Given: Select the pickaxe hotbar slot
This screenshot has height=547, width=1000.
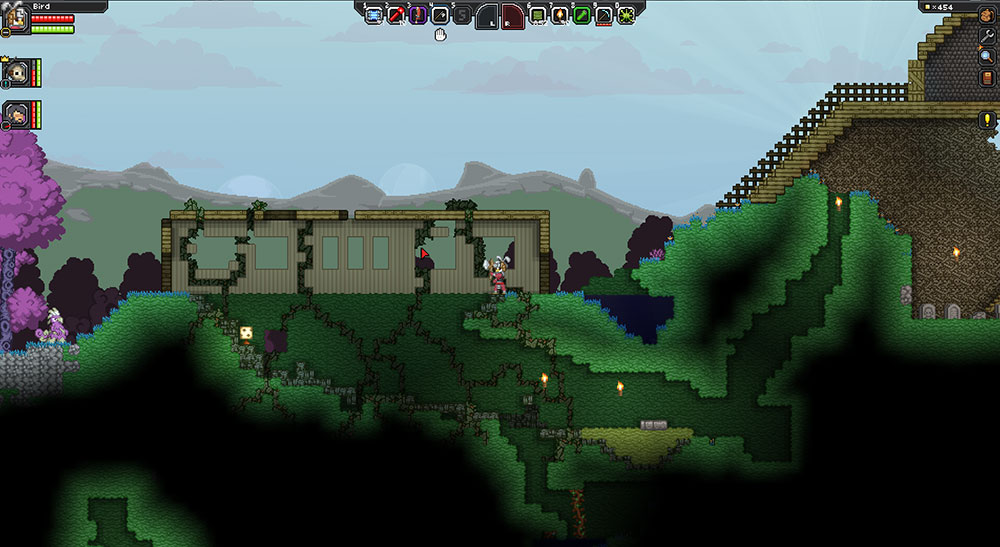Looking at the screenshot, I should tap(603, 15).
